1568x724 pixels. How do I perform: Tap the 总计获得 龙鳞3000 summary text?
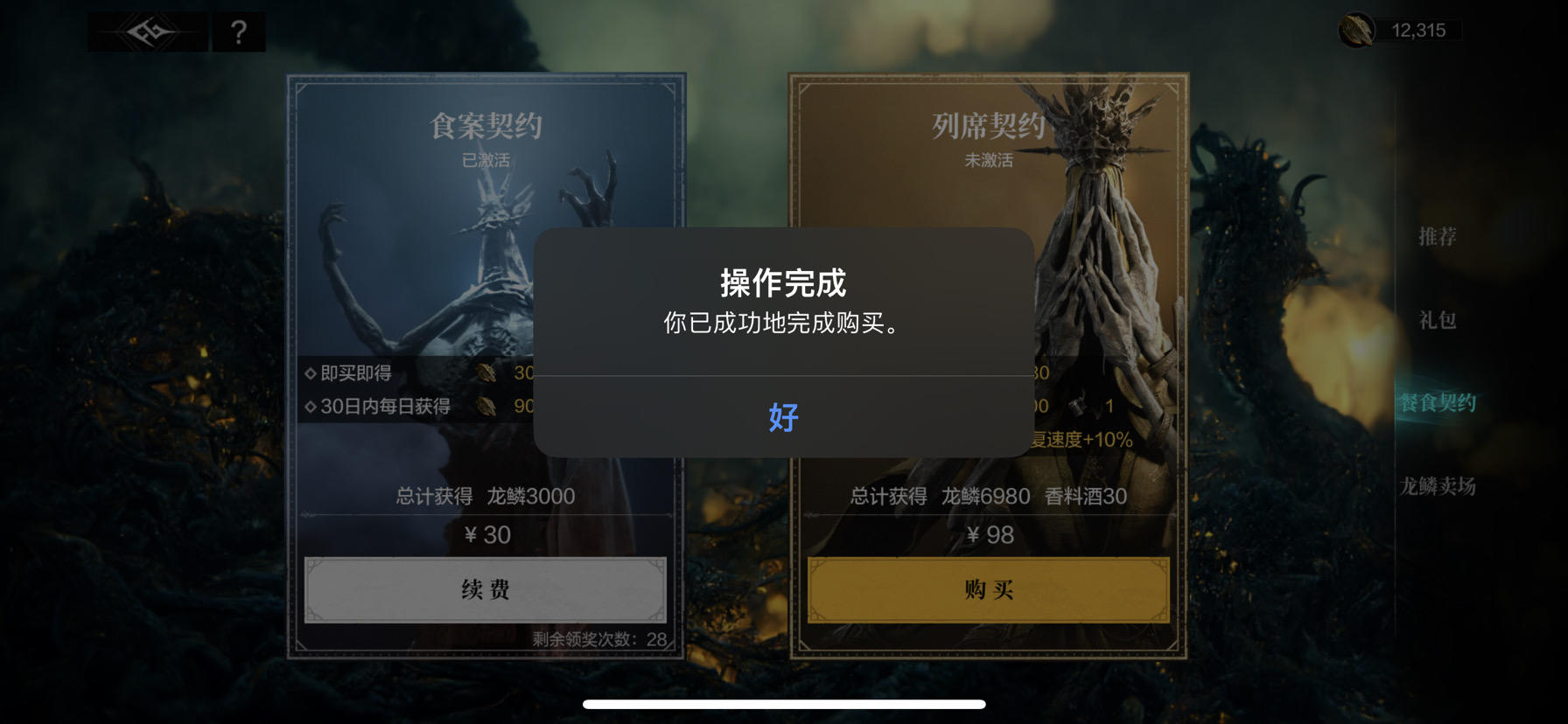pos(486,495)
